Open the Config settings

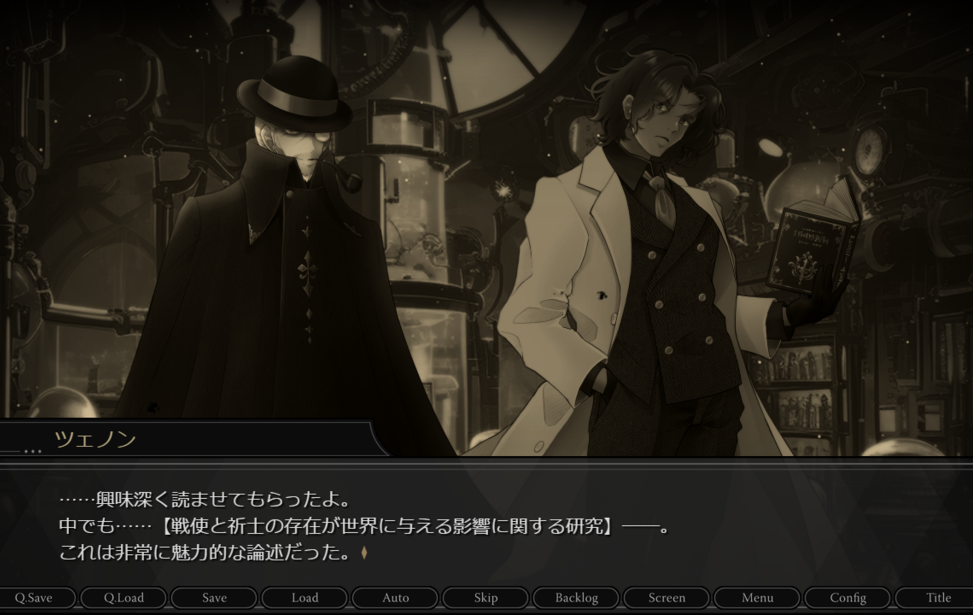coord(848,598)
